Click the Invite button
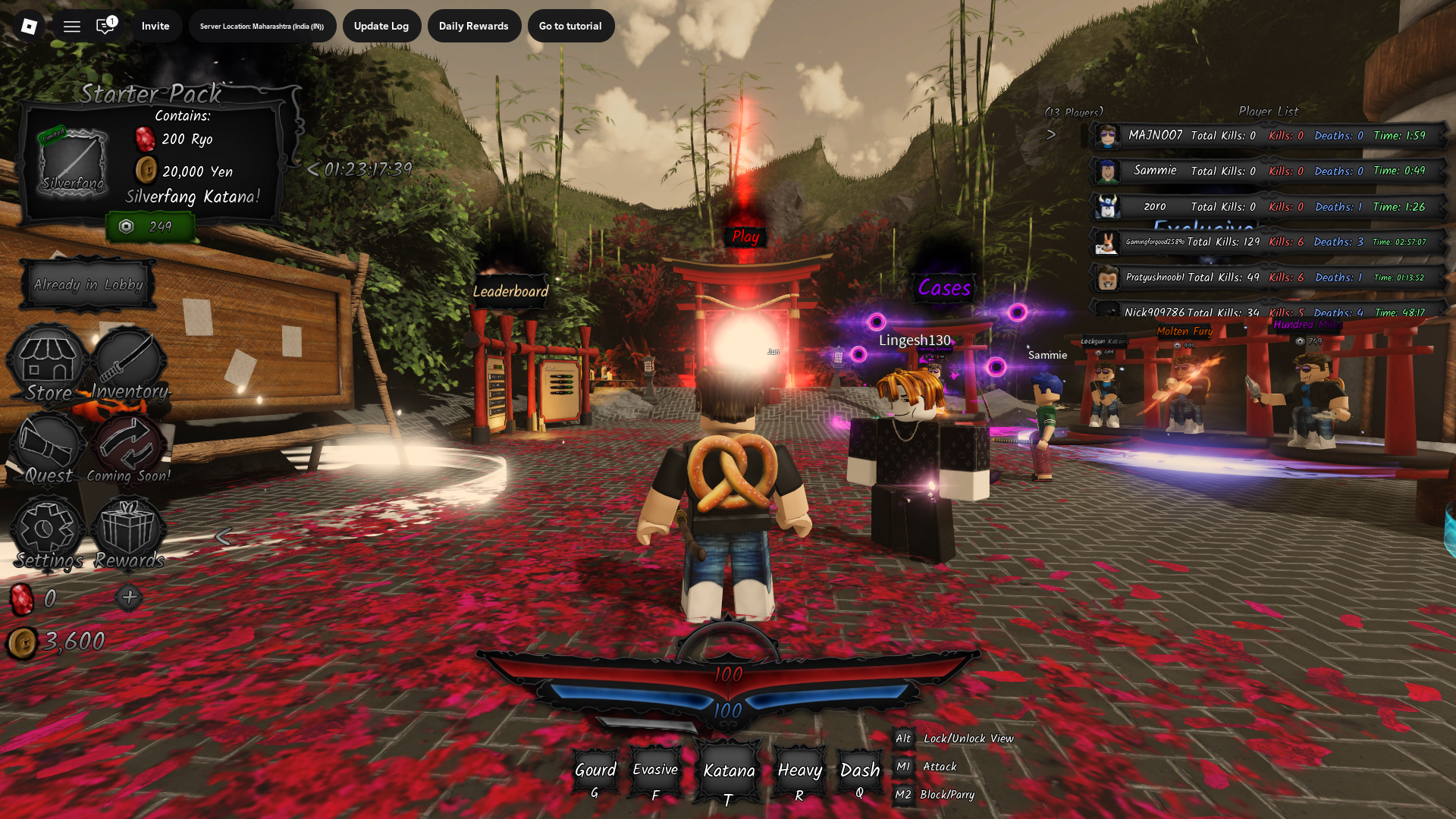The image size is (1456, 819). coord(155,26)
